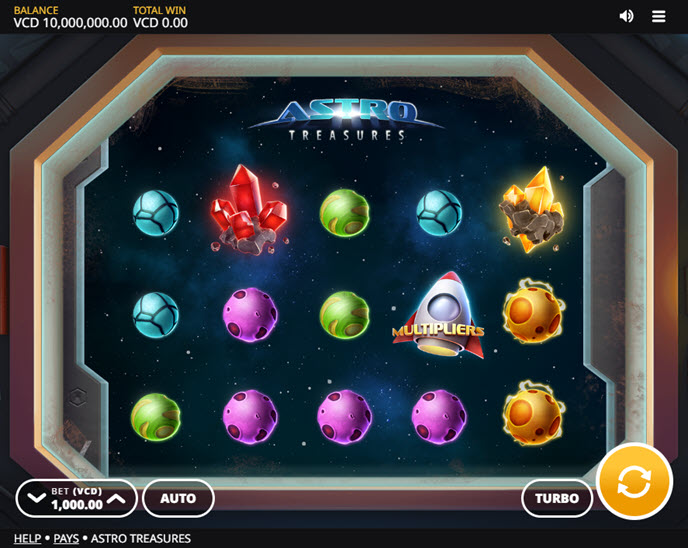Viewport: 688px width, 548px height.
Task: View the Pays table link
Action: tap(66, 538)
